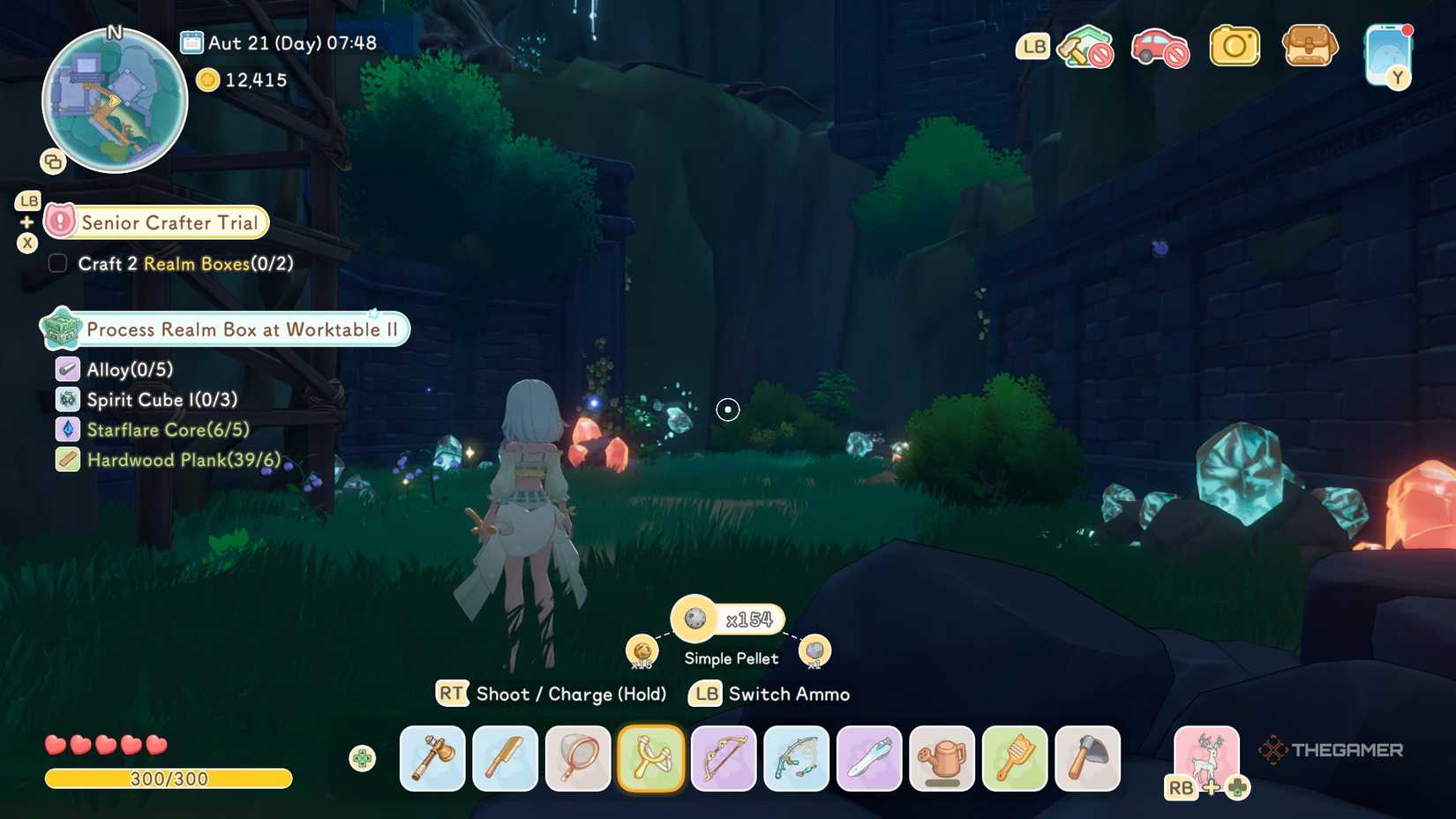Image resolution: width=1456 pixels, height=819 pixels.
Task: Toggle the building-disabled indicator
Action: [x=1084, y=47]
